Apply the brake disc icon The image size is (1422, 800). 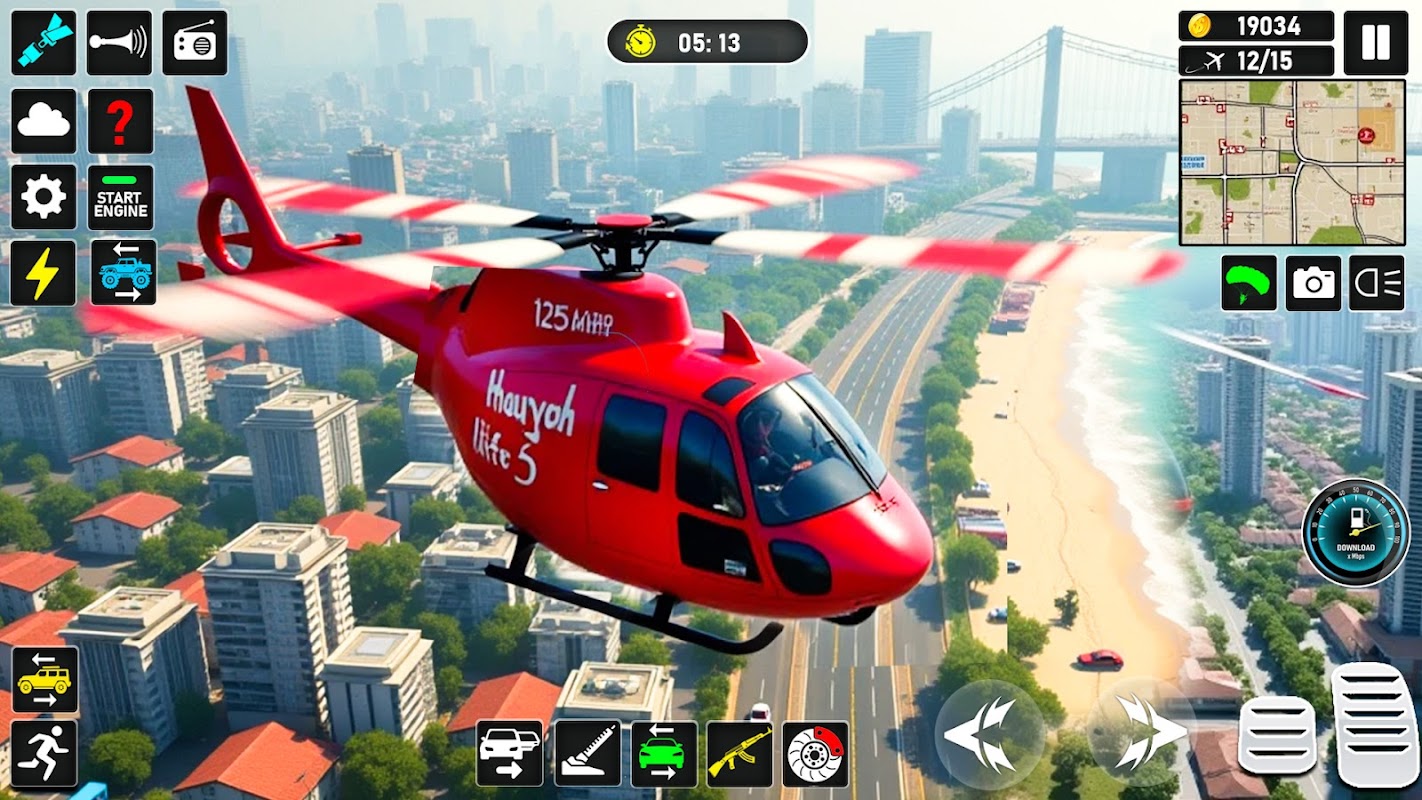815,753
